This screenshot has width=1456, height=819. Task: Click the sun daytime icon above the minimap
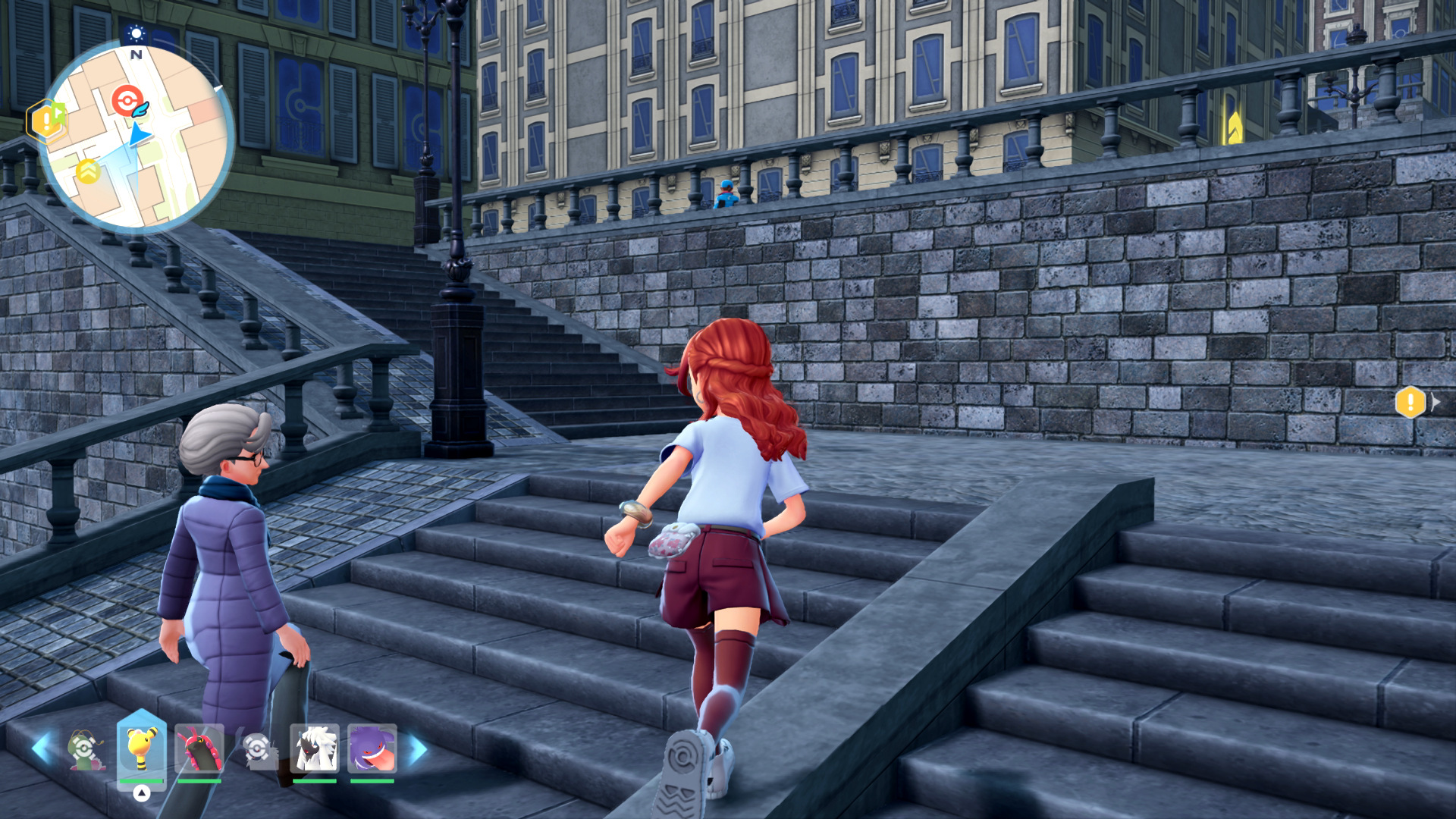tap(136, 33)
